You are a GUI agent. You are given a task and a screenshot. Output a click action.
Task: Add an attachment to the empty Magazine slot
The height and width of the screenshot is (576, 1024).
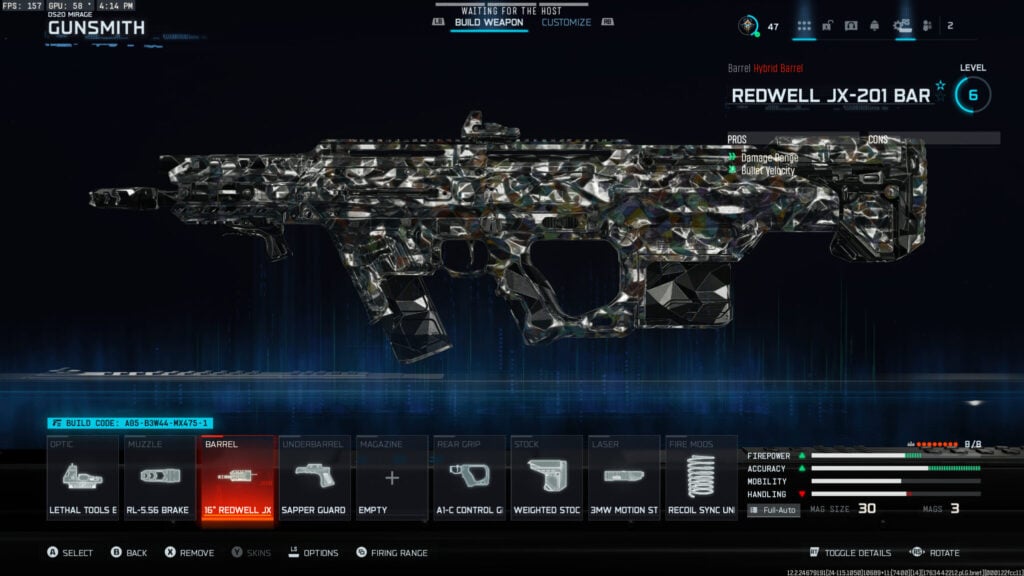[391, 478]
